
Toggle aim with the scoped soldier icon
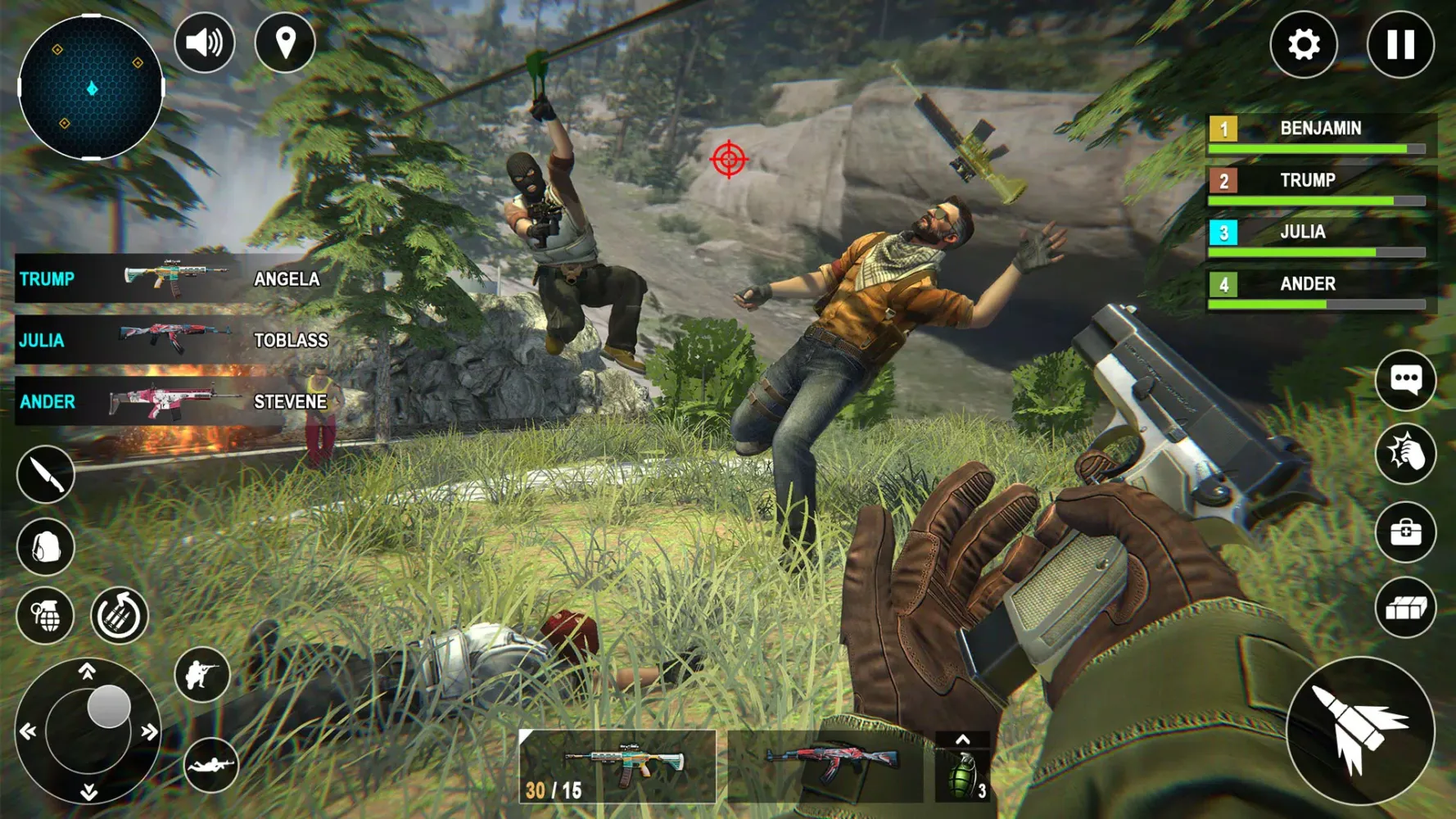(x=203, y=672)
